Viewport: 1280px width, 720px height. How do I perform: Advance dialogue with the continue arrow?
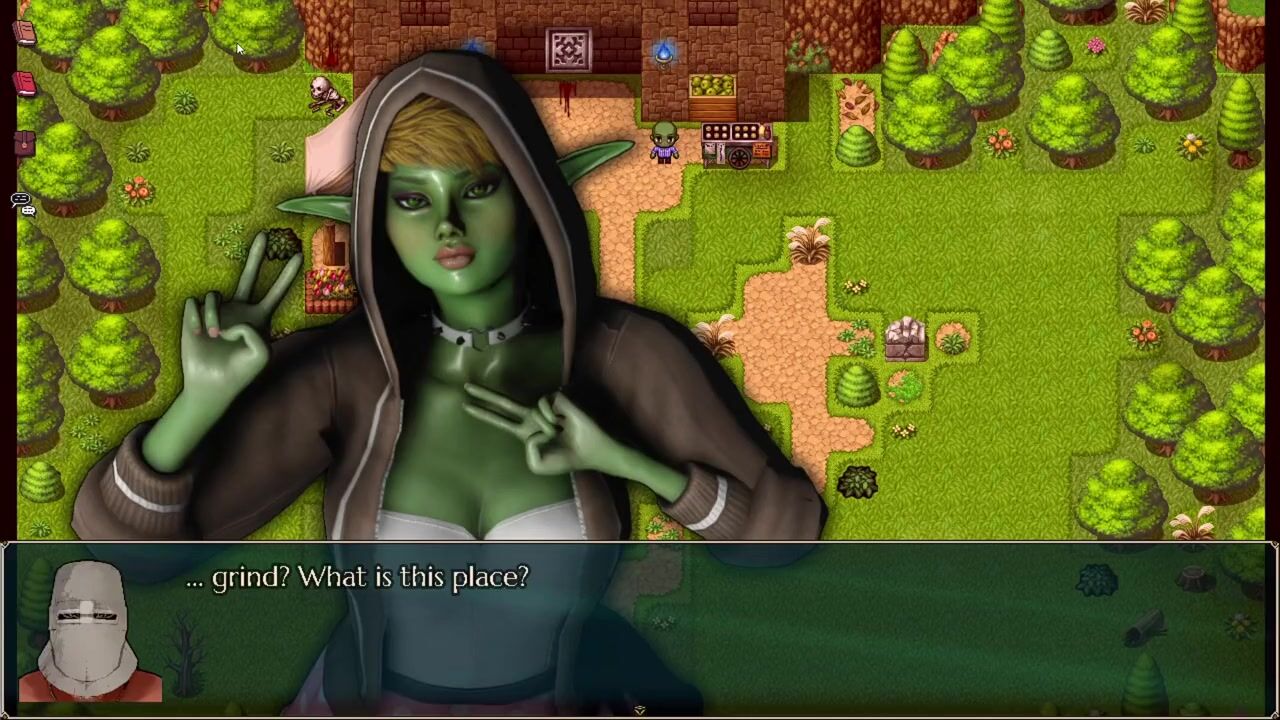pyautogui.click(x=639, y=710)
